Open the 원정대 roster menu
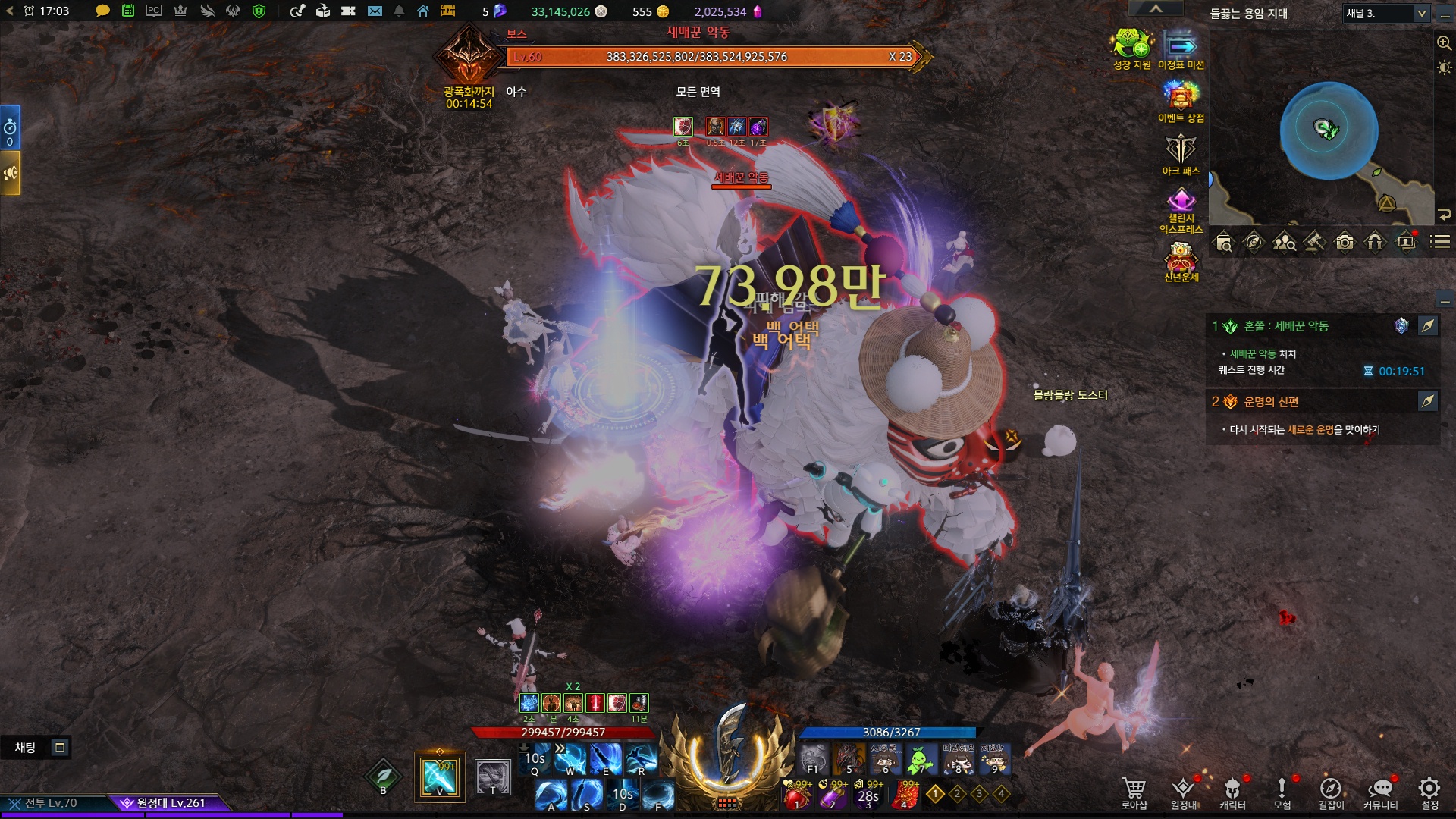1456x819 pixels. point(1183,792)
